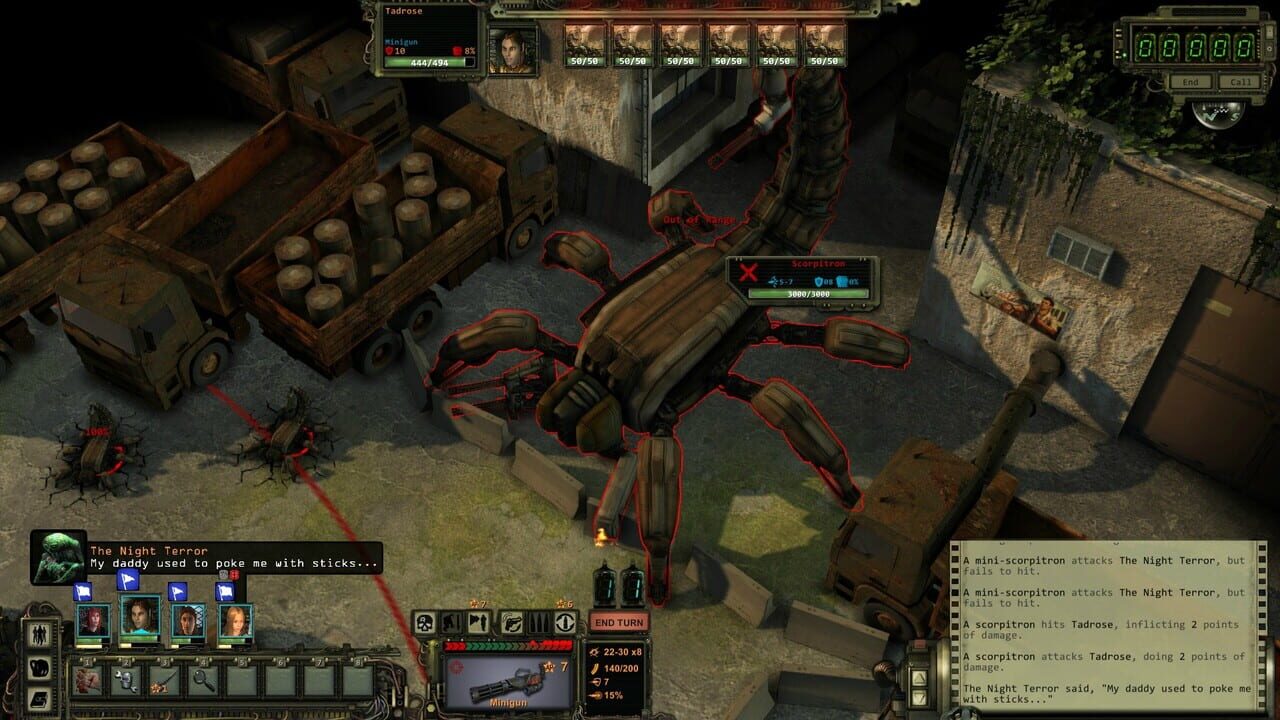This screenshot has width=1280, height=720.
Task: Click the bloody bandage item in slot 1
Action: [87, 680]
